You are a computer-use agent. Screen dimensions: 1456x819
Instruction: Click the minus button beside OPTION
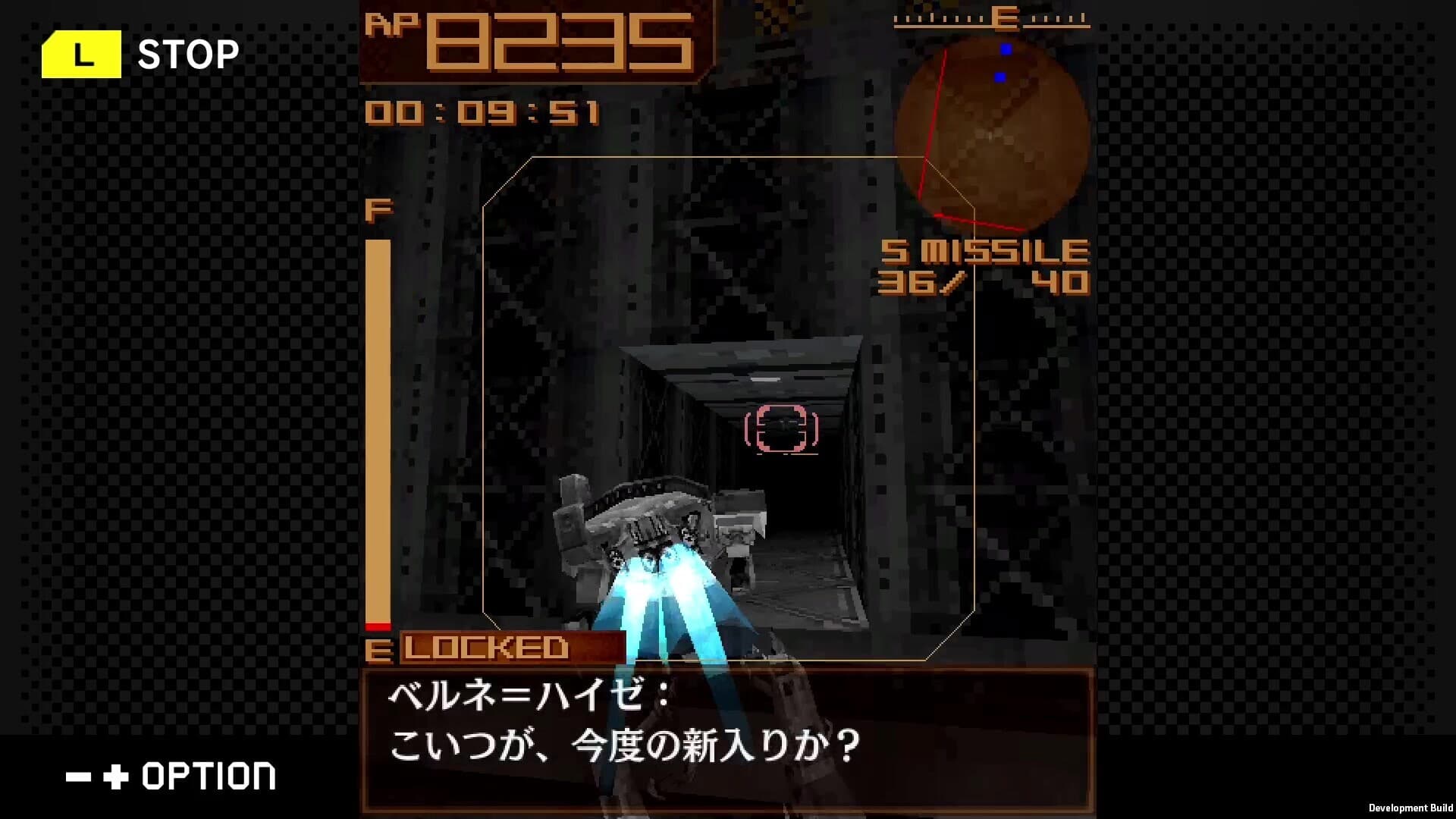78,777
